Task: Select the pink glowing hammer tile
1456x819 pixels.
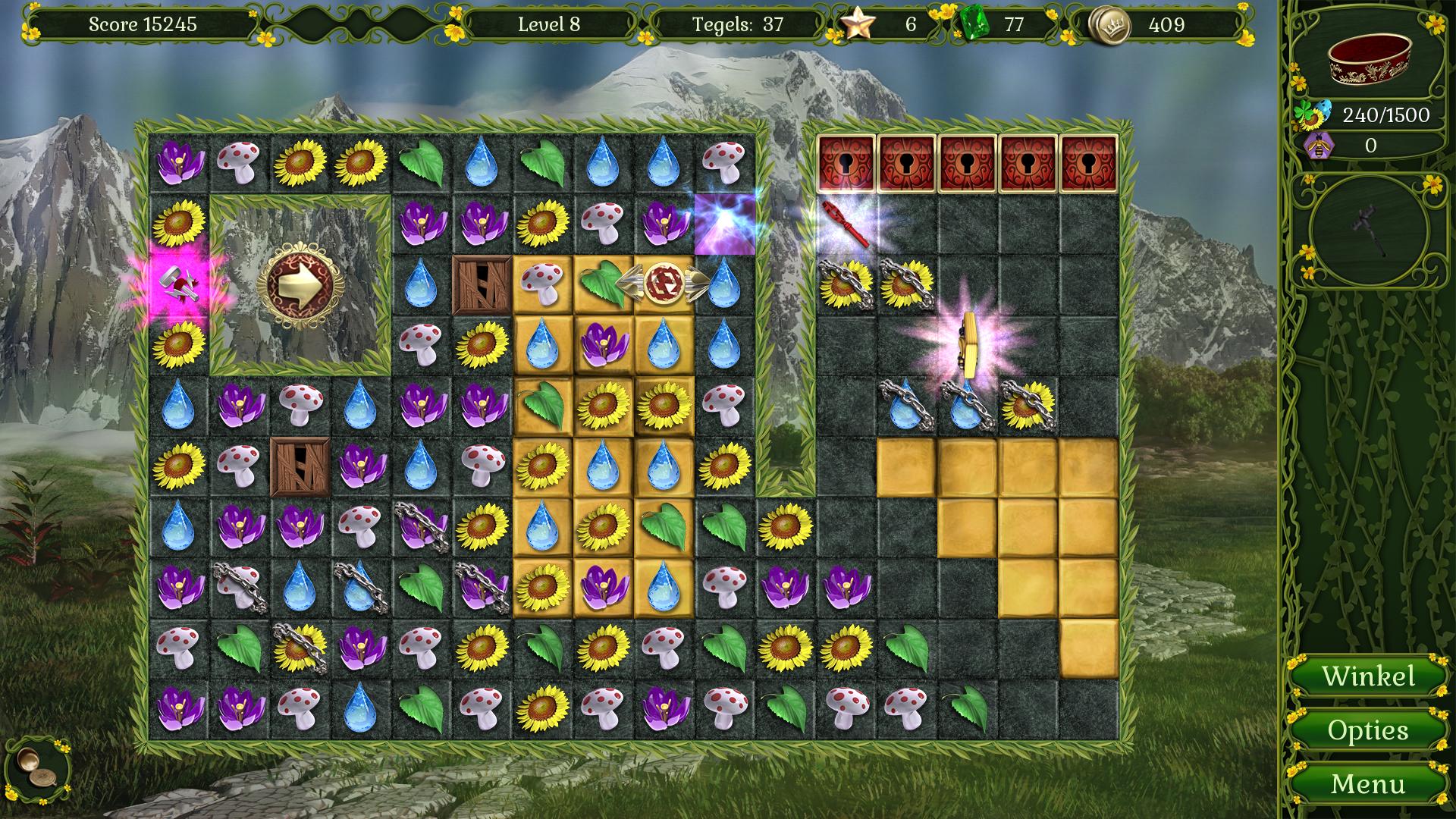Action: click(178, 286)
